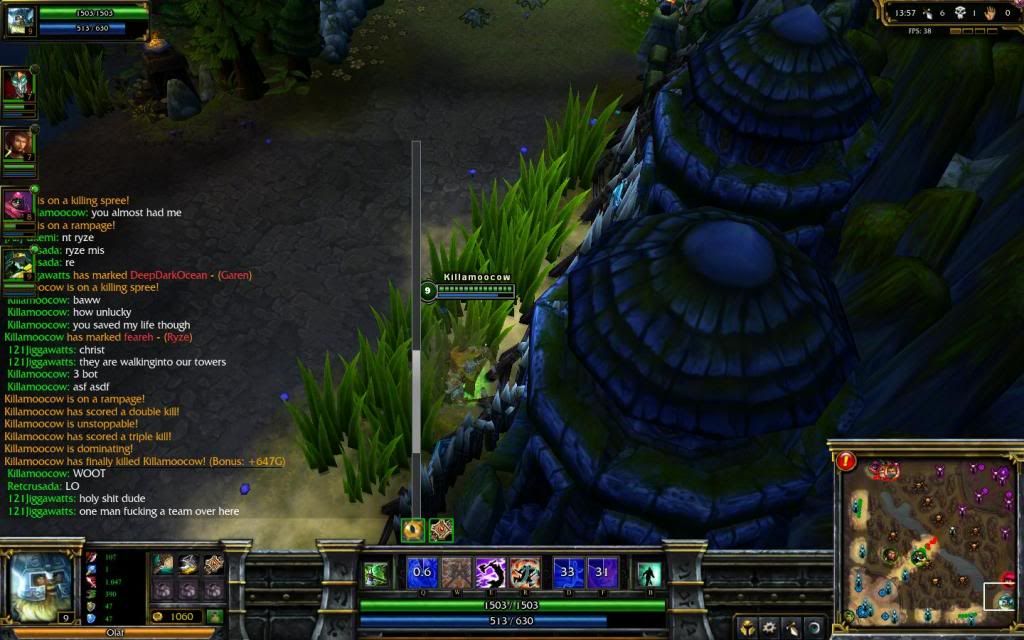Select the red masked ally portrait
1024x640 pixels.
click(17, 86)
